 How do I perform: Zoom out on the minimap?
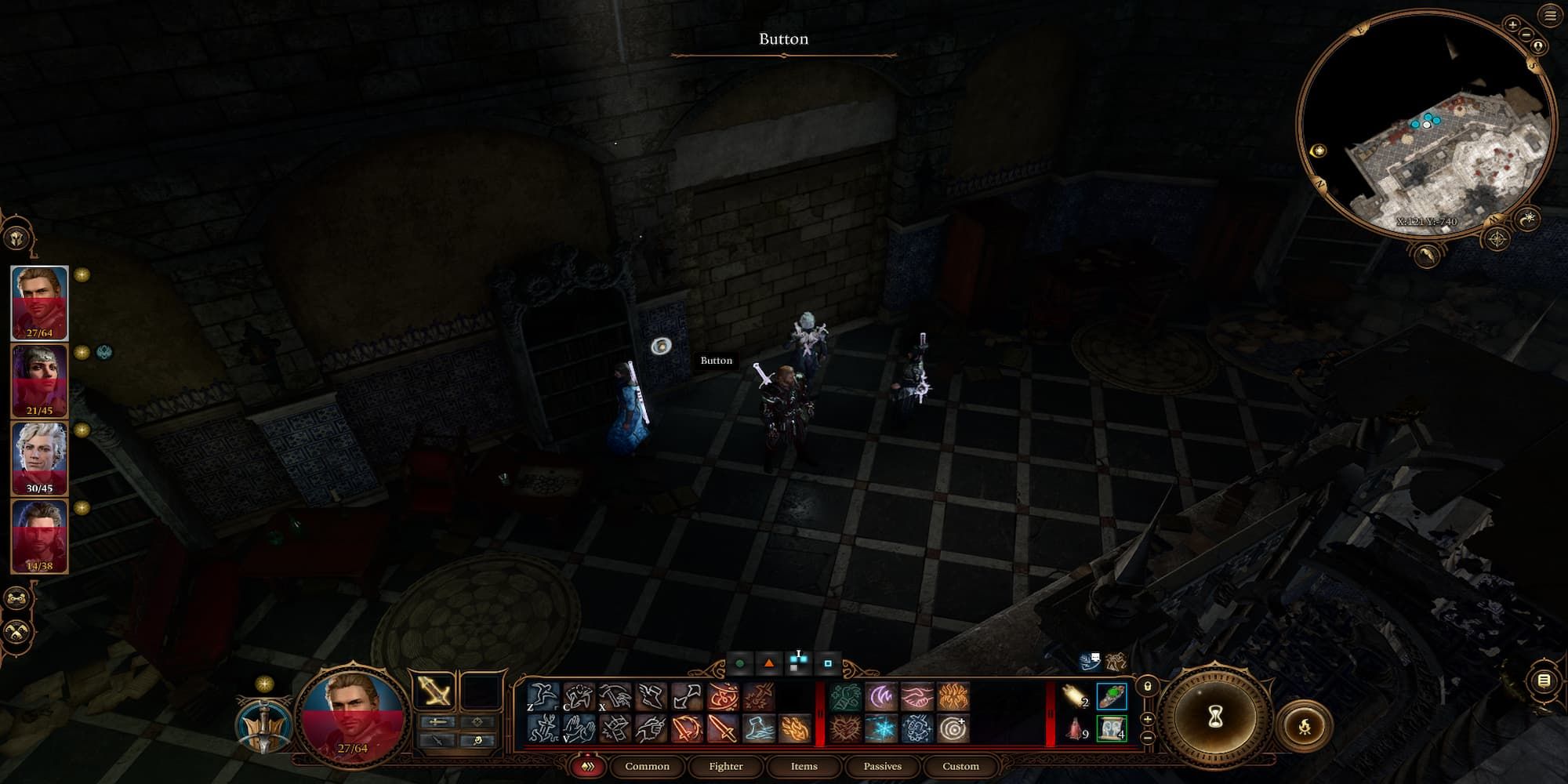(x=1526, y=34)
